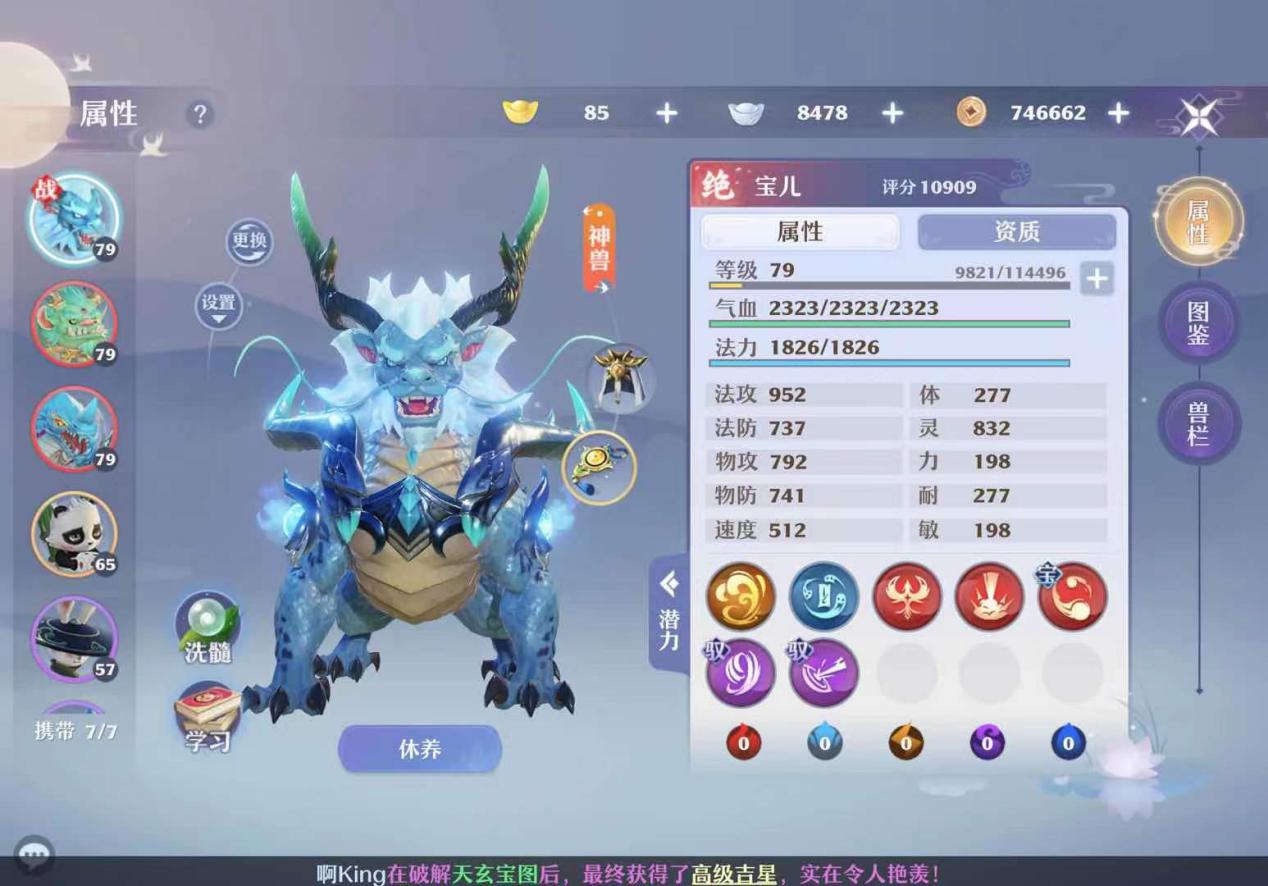Image resolution: width=1268 pixels, height=886 pixels.
Task: Open the 图鉴 section
Action: pyautogui.click(x=1198, y=322)
